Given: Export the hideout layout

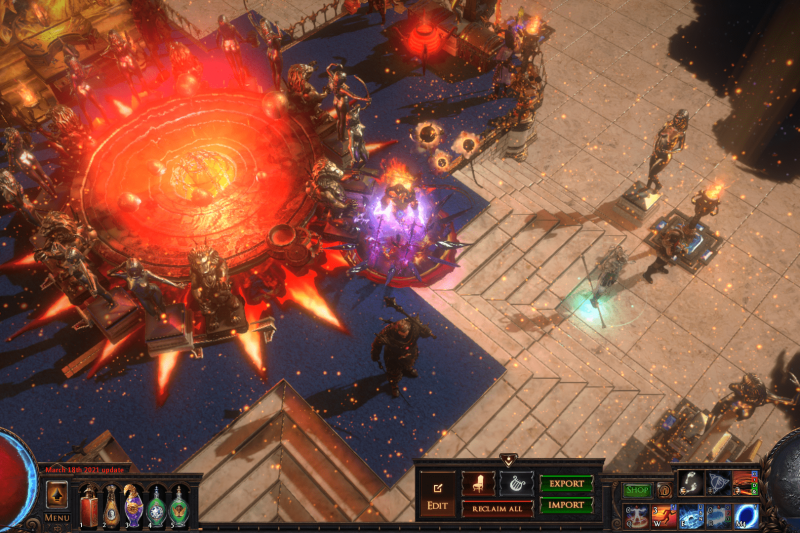Looking at the screenshot, I should coord(566,483).
